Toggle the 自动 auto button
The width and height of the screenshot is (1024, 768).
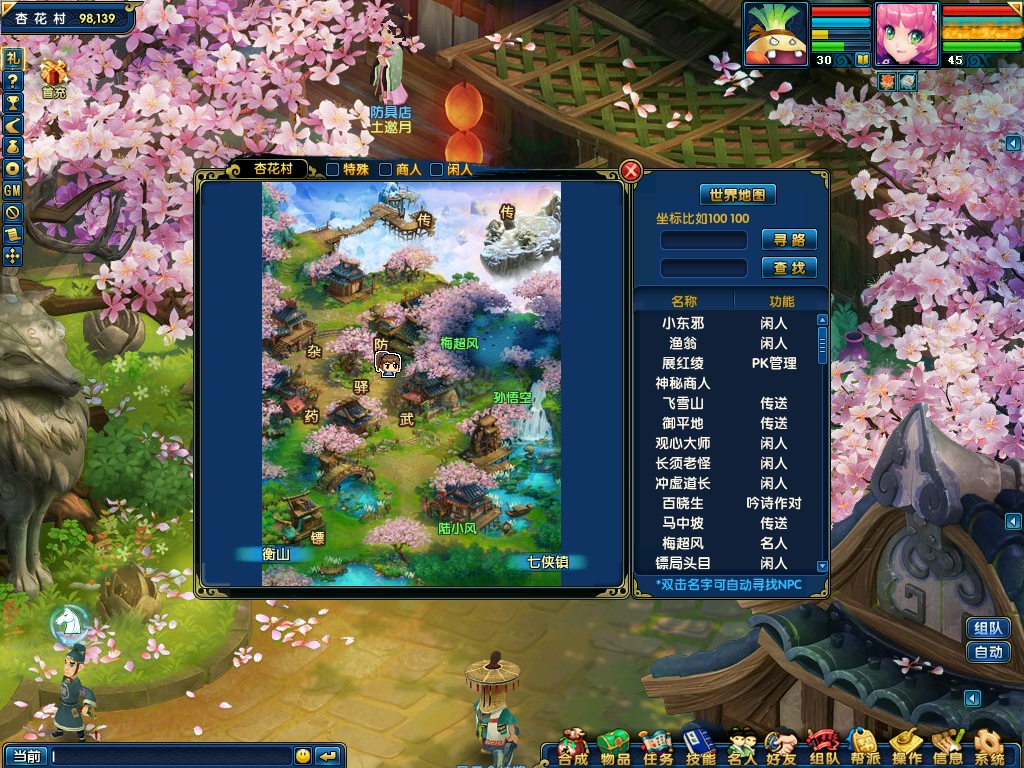(988, 653)
